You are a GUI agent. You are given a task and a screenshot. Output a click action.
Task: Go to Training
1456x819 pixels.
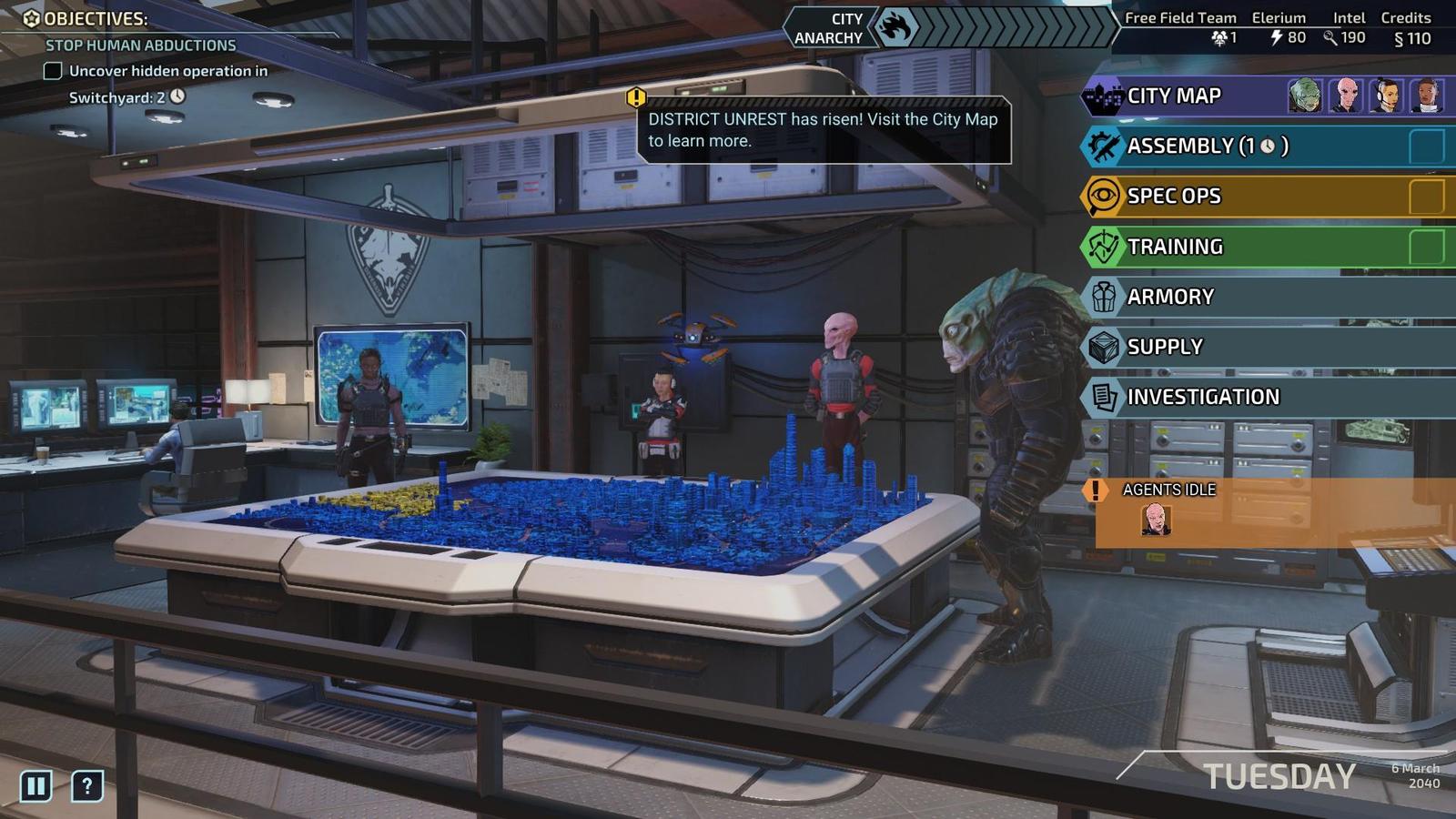[1175, 247]
